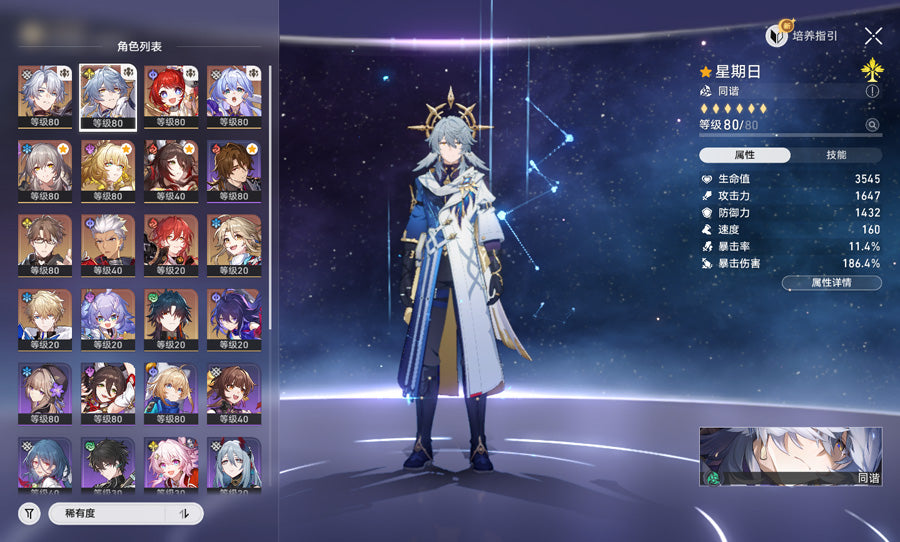Viewport: 900px width, 542px height.
Task: Open the magnifier icon next to level 80/80
Action: 872,125
